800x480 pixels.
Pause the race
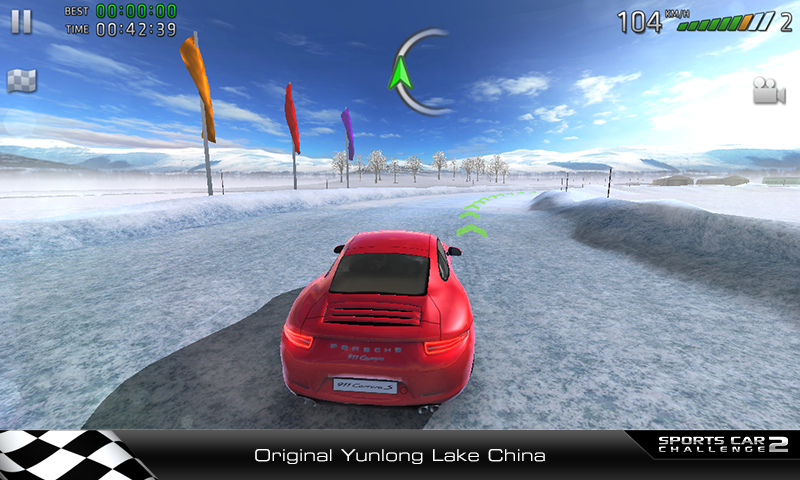22,21
